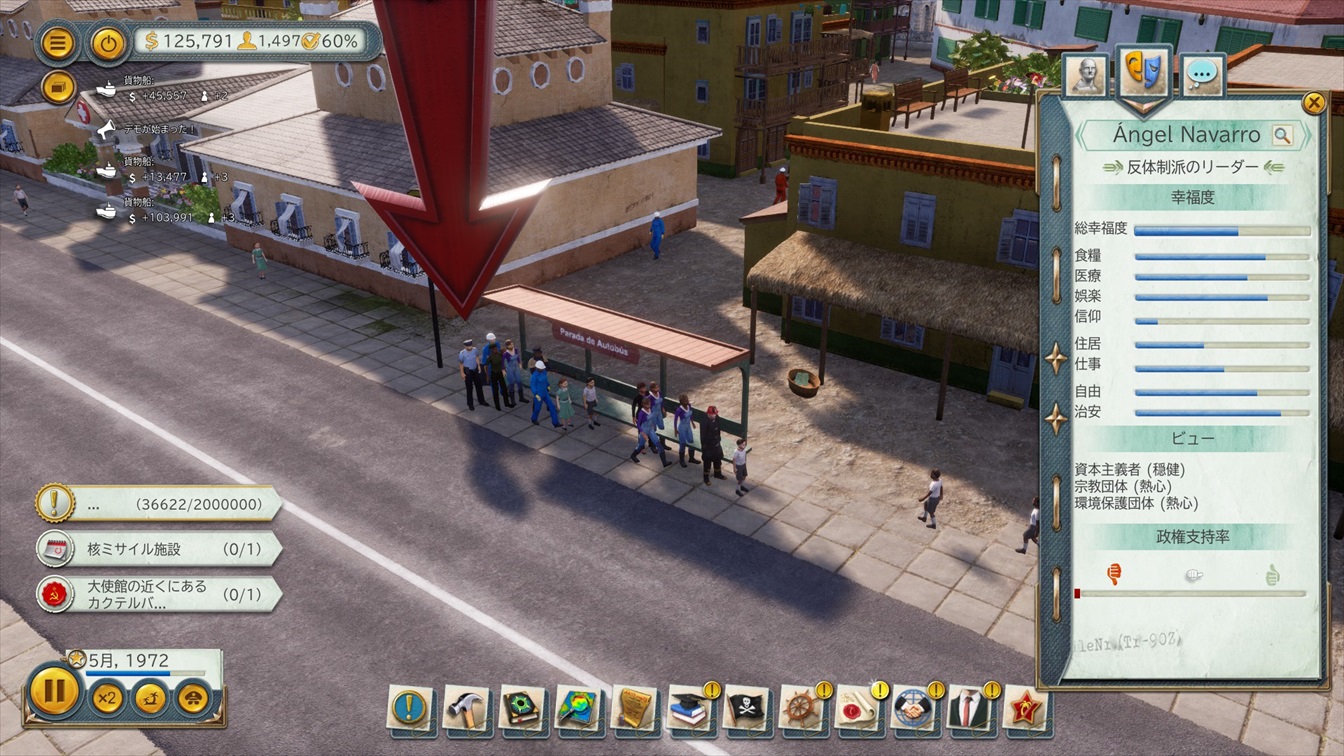1344x756 pixels.
Task: Open the red star icon menu
Action: (x=1025, y=708)
